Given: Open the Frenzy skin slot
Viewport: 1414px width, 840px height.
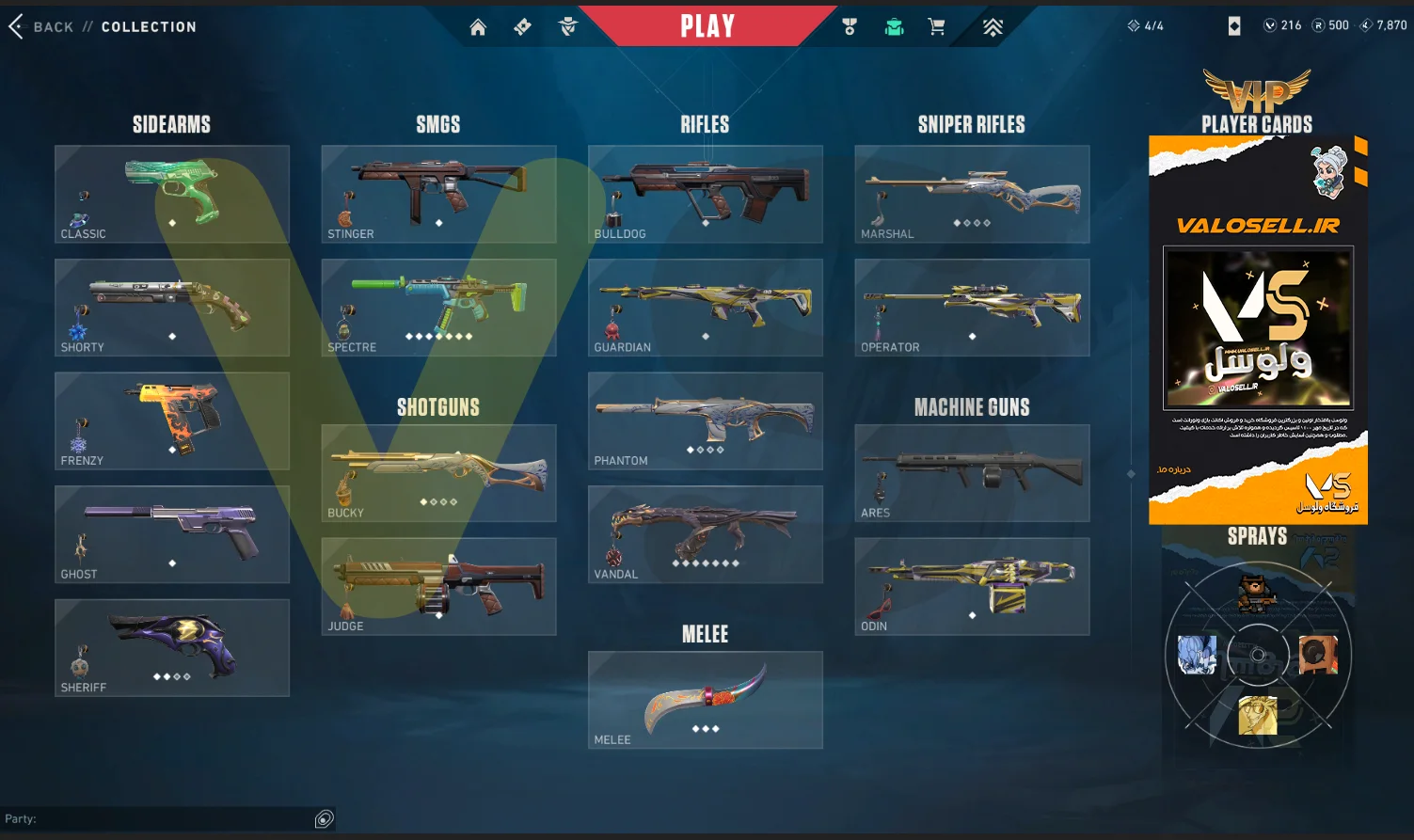Looking at the screenshot, I should (x=172, y=420).
